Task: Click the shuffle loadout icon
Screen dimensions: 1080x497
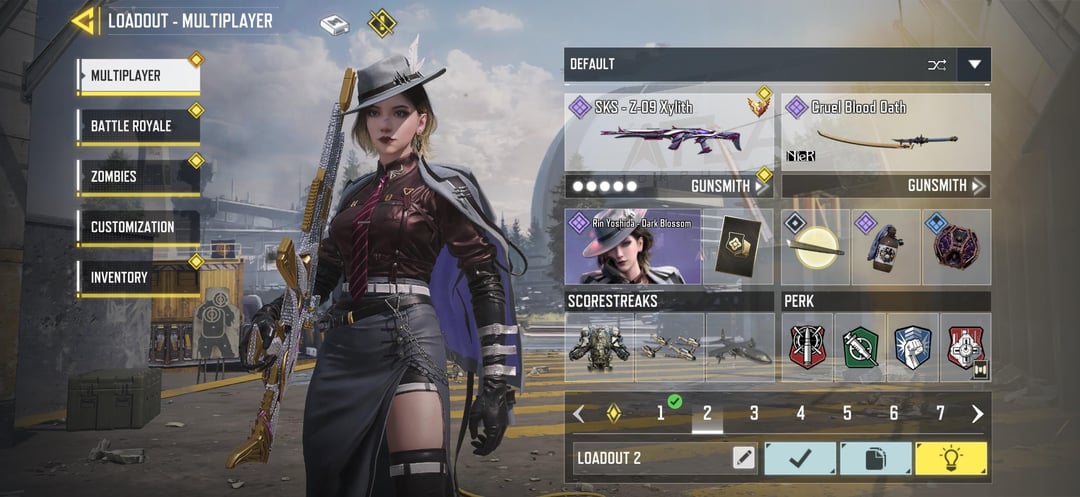Action: tap(936, 65)
